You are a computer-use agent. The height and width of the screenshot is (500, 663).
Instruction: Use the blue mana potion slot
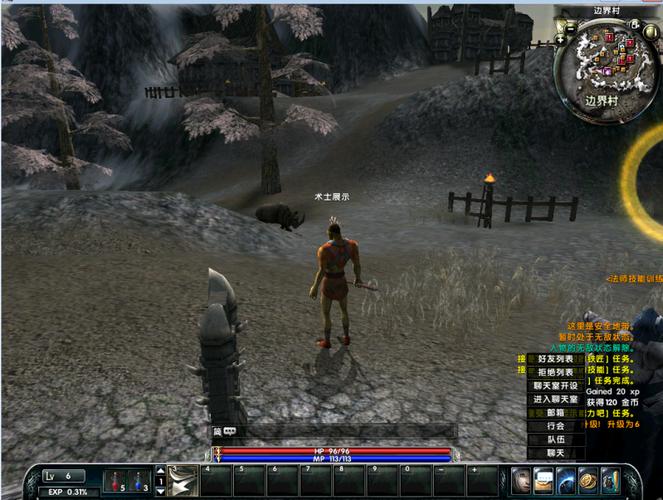(x=139, y=481)
